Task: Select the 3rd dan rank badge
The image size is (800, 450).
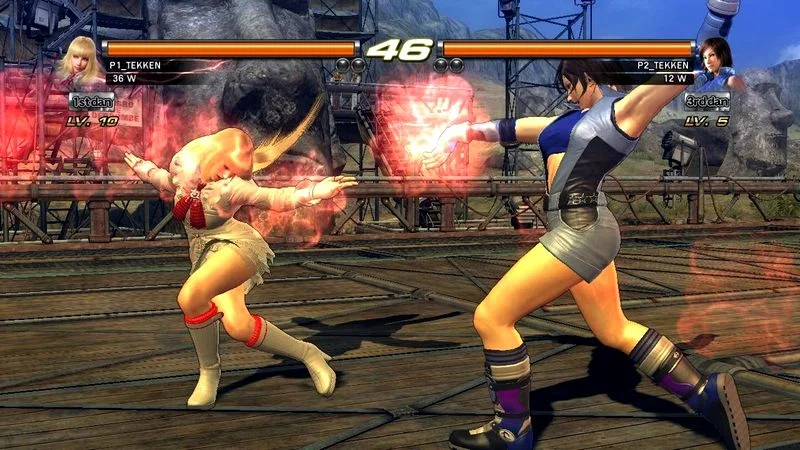Action: click(x=706, y=101)
